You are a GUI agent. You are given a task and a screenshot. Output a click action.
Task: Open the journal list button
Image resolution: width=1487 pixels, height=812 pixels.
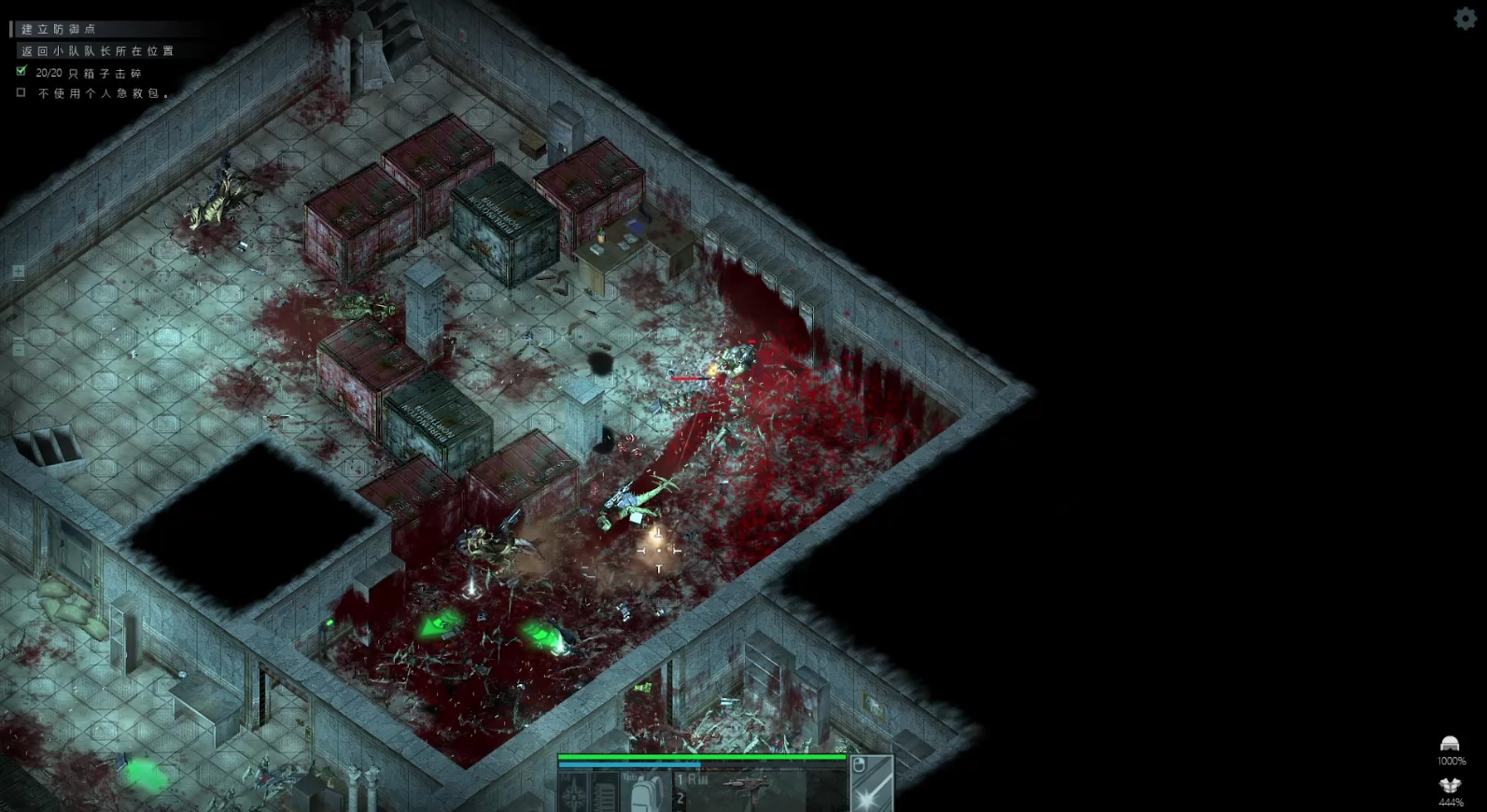pos(605,793)
